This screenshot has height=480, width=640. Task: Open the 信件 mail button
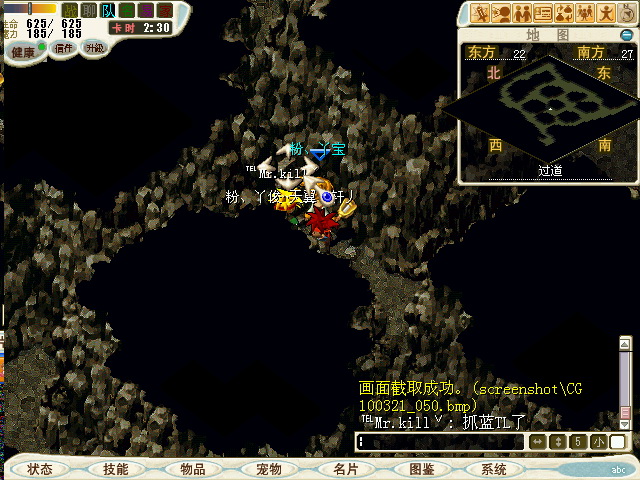click(64, 47)
